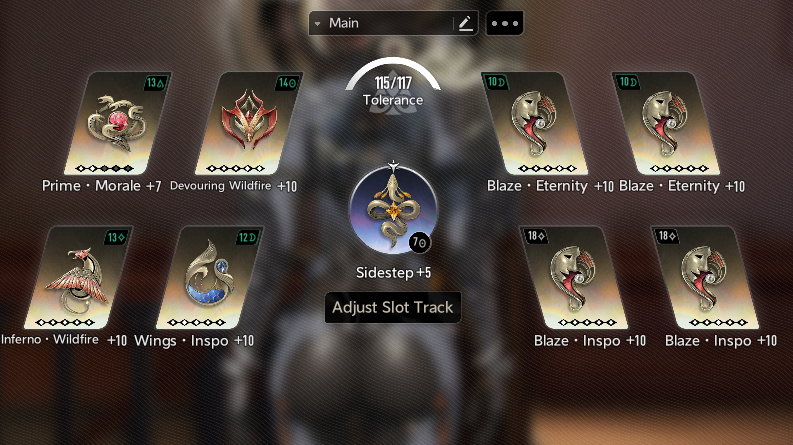Open the Main loadout dropdown

[380, 23]
